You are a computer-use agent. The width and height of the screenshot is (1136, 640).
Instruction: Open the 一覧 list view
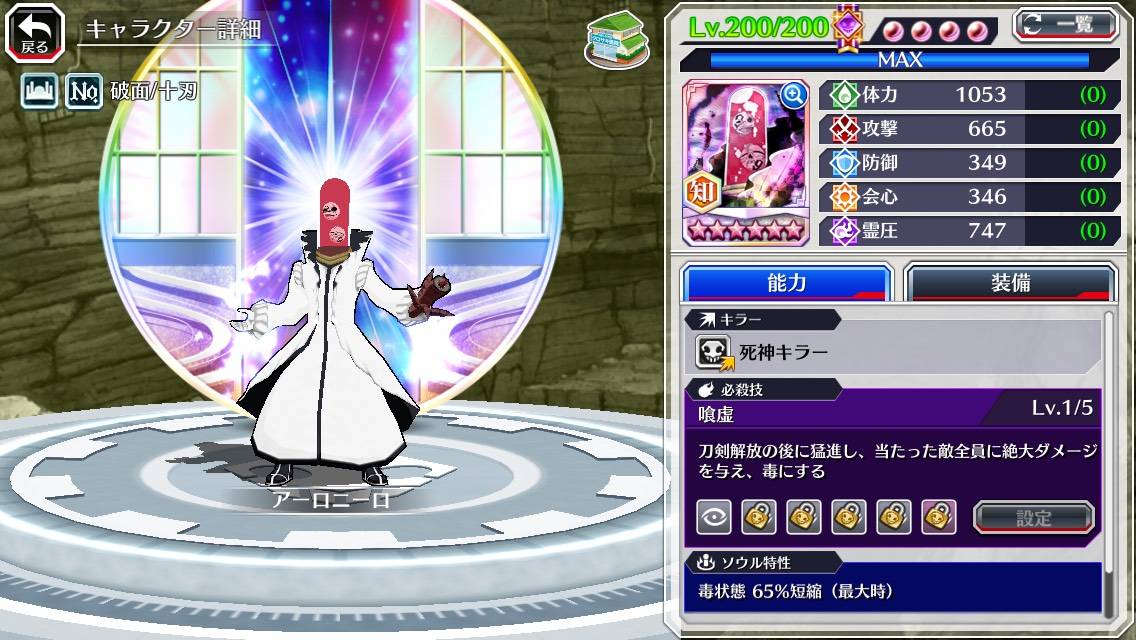pos(1065,24)
